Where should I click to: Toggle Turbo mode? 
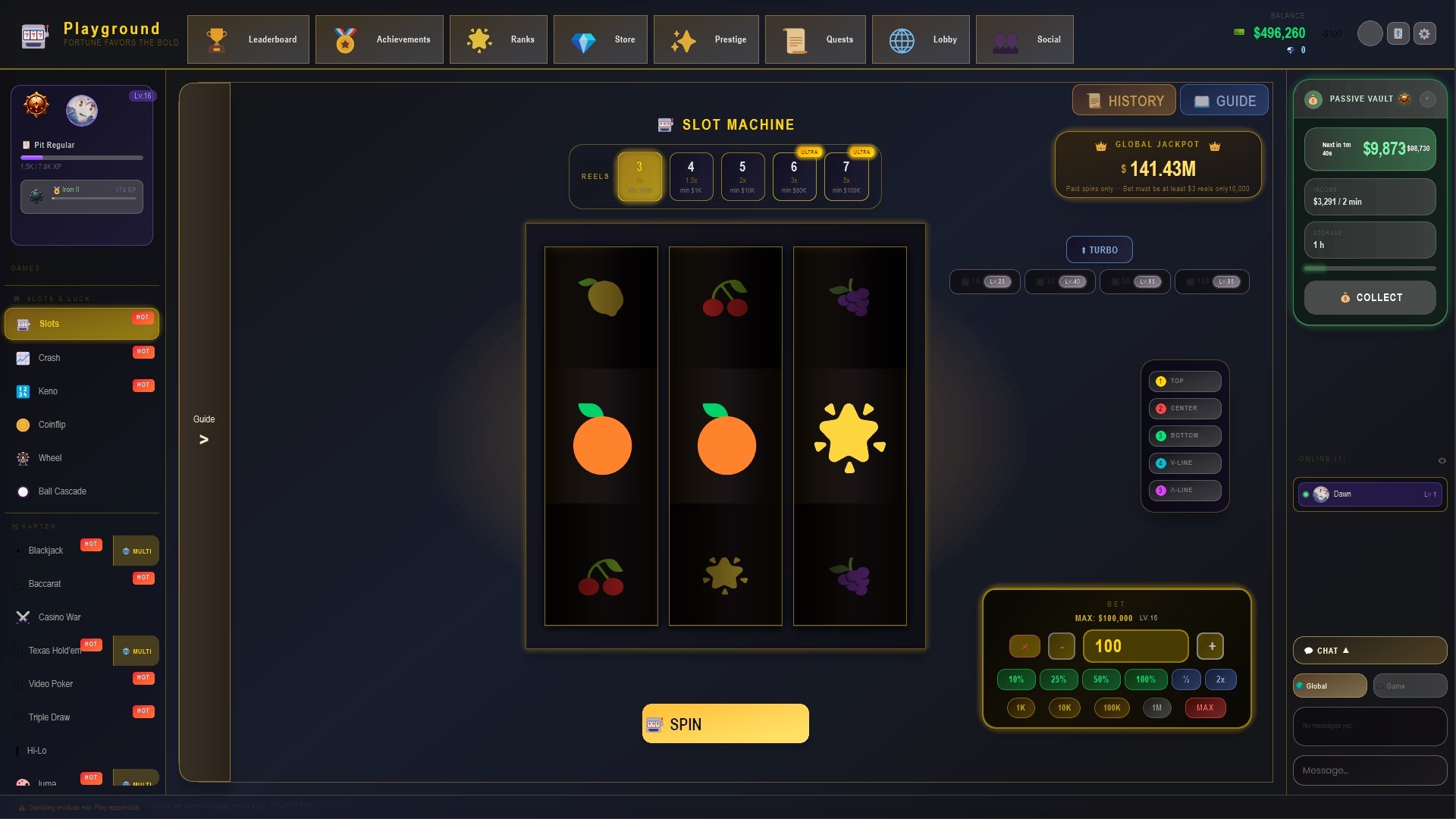1099,249
